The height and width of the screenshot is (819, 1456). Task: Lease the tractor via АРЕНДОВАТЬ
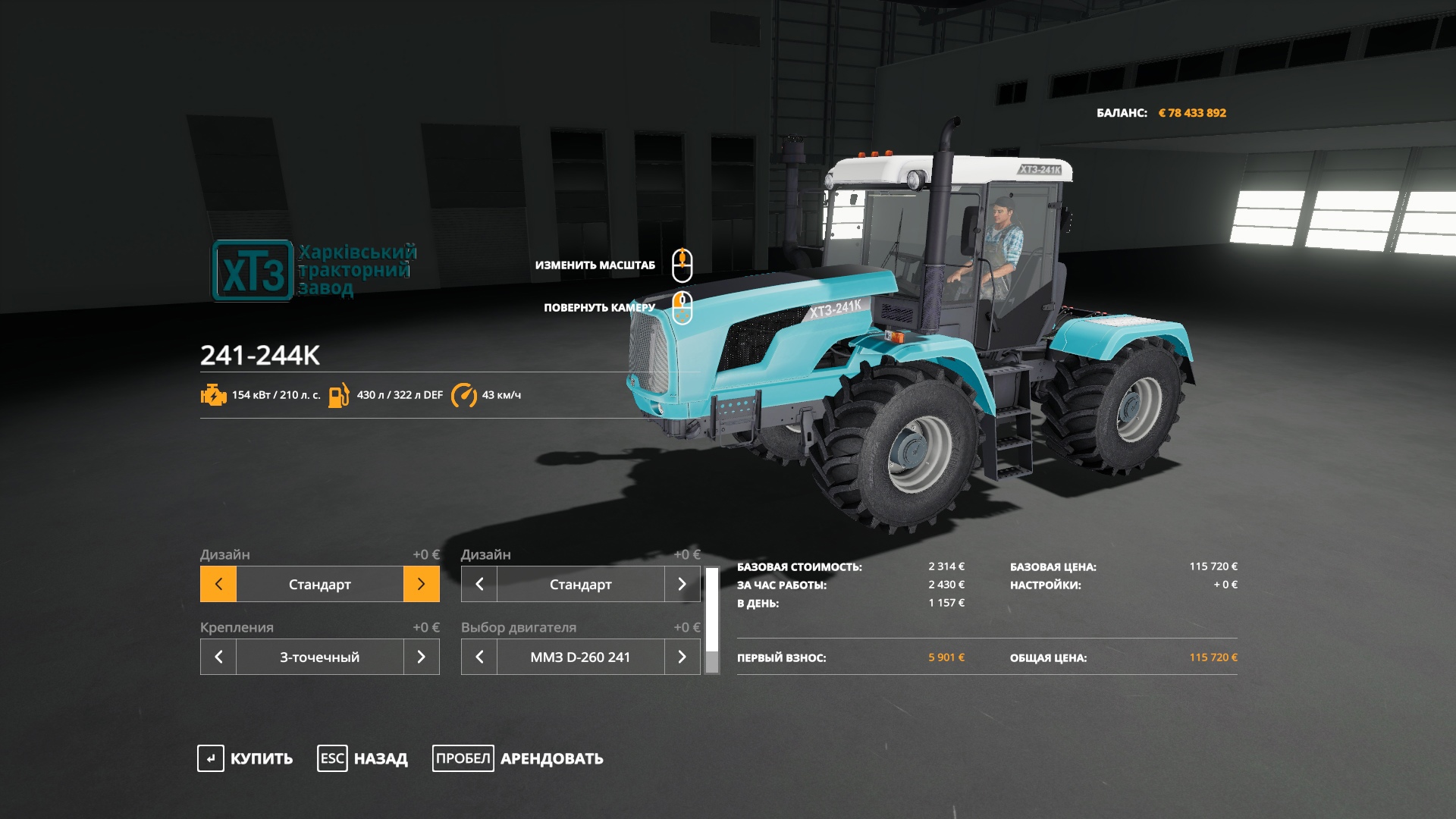click(x=518, y=758)
